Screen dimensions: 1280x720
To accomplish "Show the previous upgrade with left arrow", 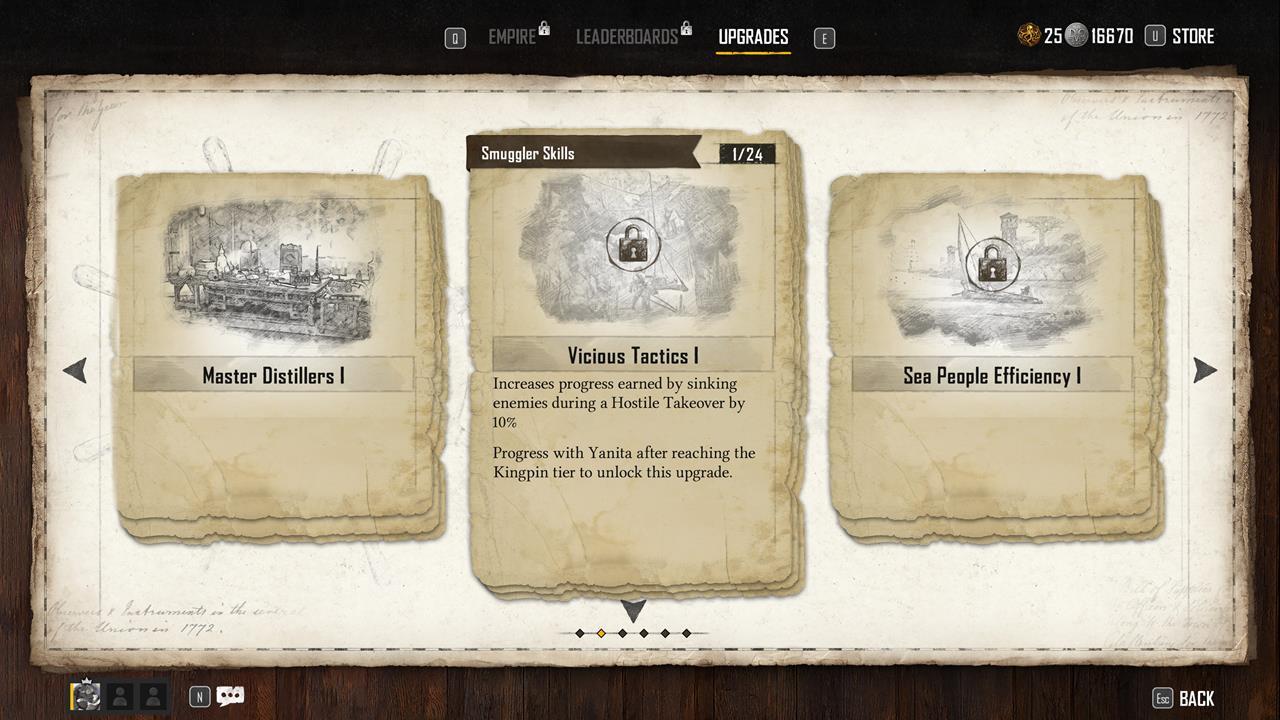I will 75,370.
